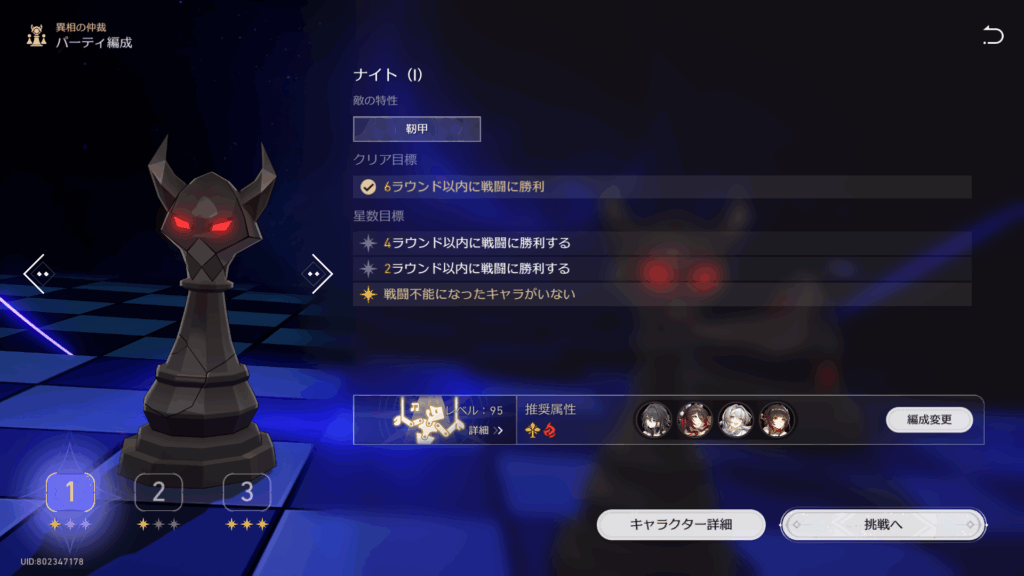The height and width of the screenshot is (576, 1024).
Task: Change the party with 編成変更
Action: click(929, 420)
